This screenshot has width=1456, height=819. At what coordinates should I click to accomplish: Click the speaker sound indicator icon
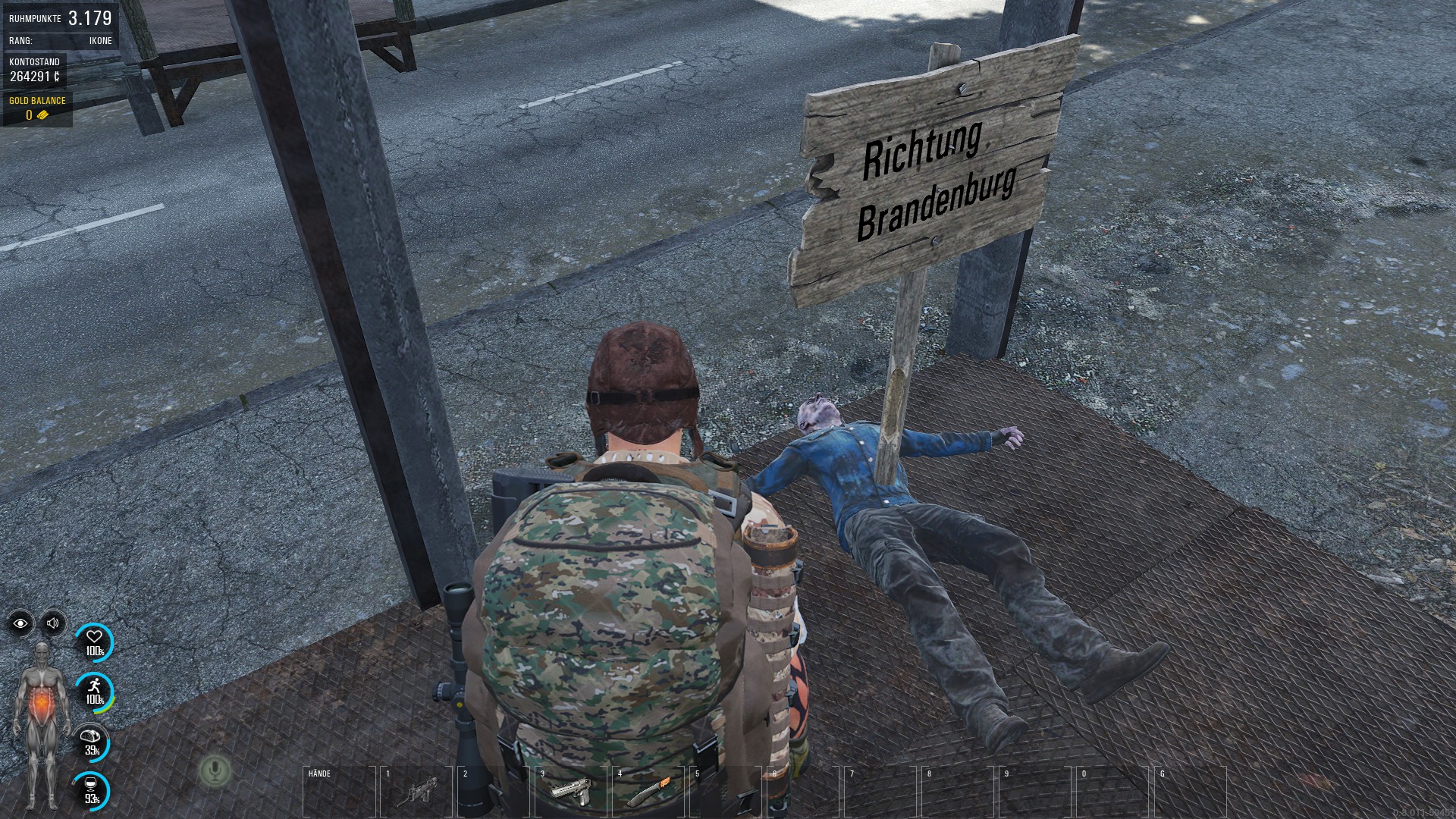[x=53, y=623]
